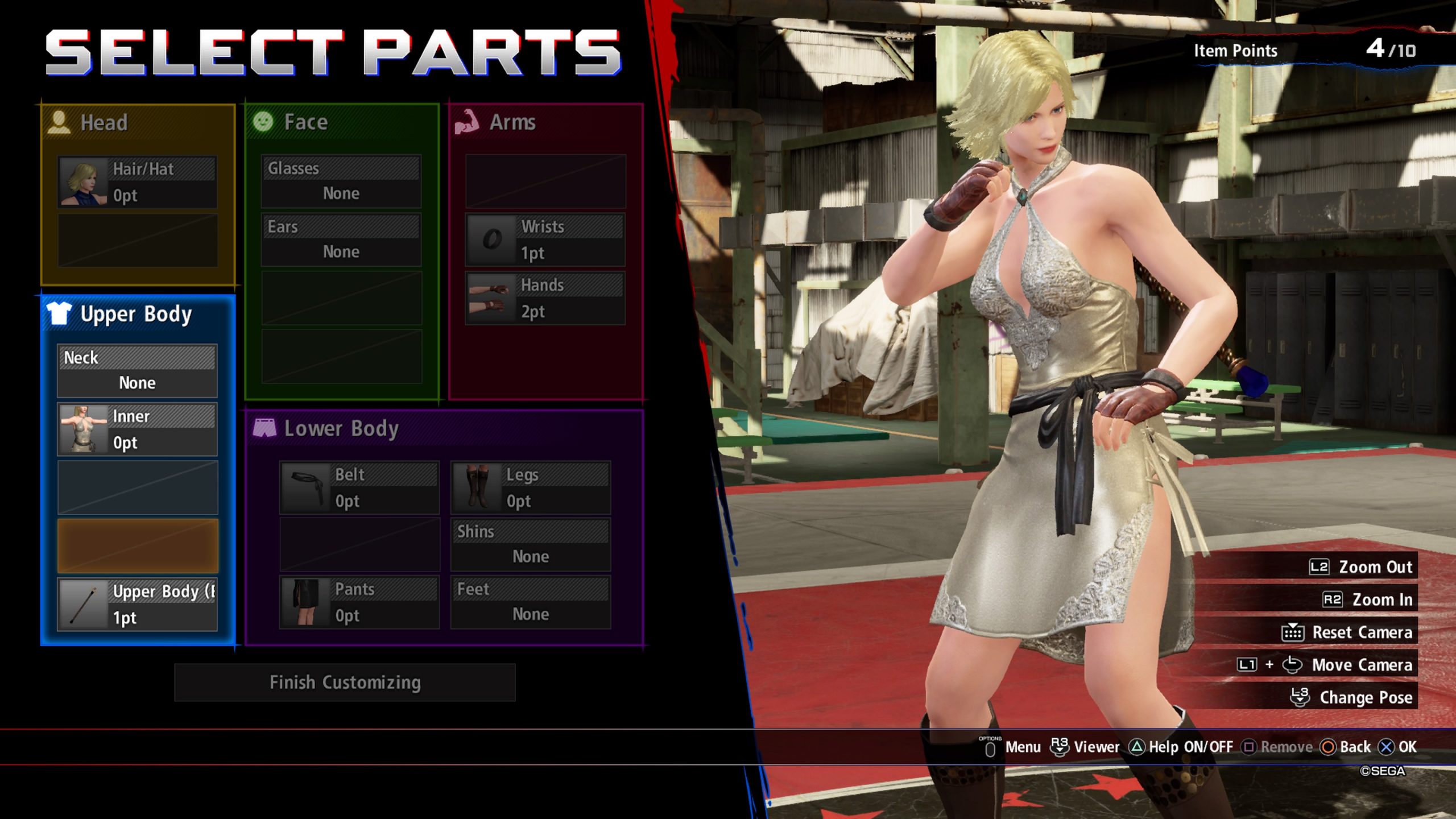
Task: Select the Neck slot
Action: click(x=137, y=371)
